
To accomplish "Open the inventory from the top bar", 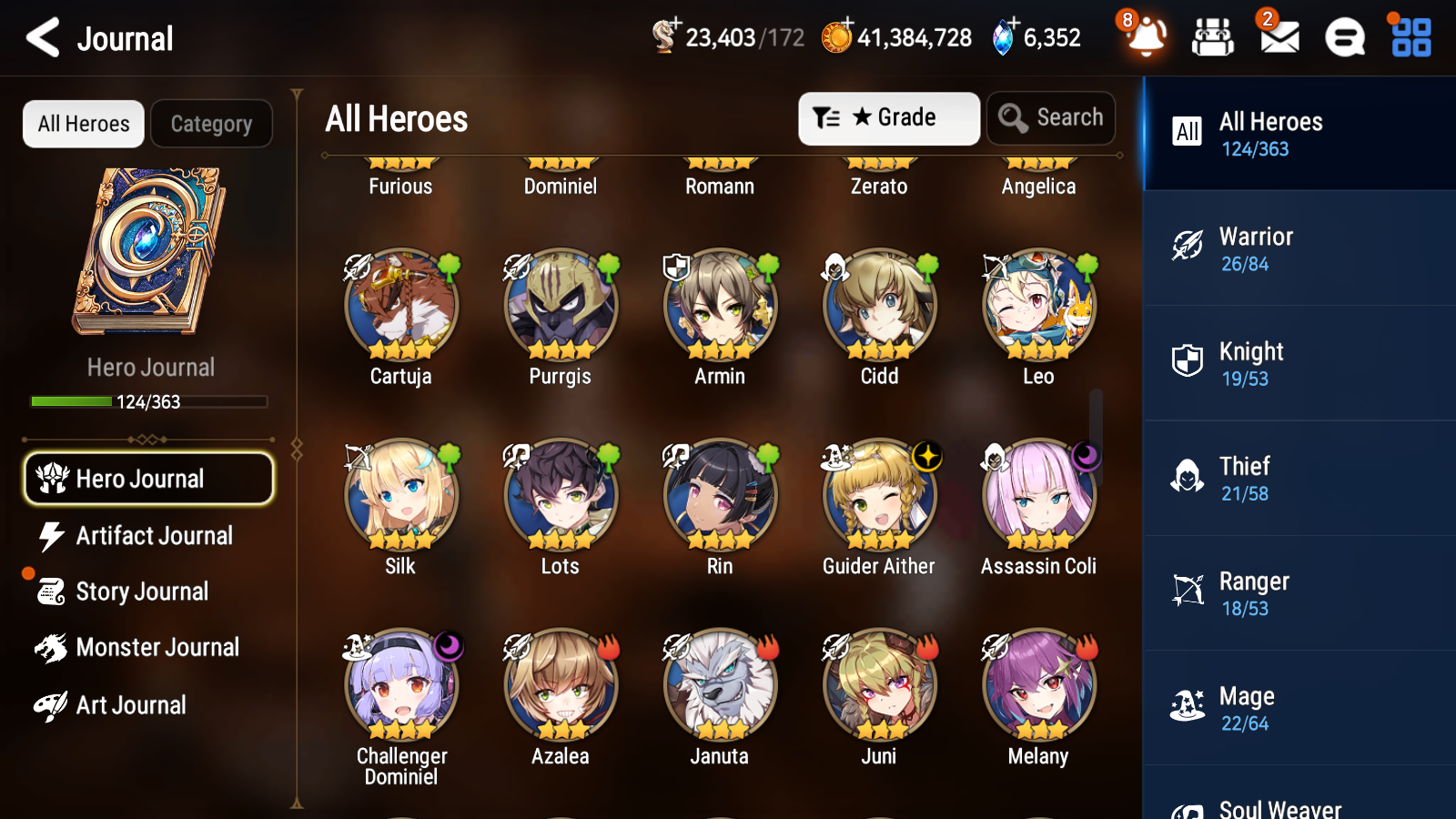I will pyautogui.click(x=1213, y=38).
